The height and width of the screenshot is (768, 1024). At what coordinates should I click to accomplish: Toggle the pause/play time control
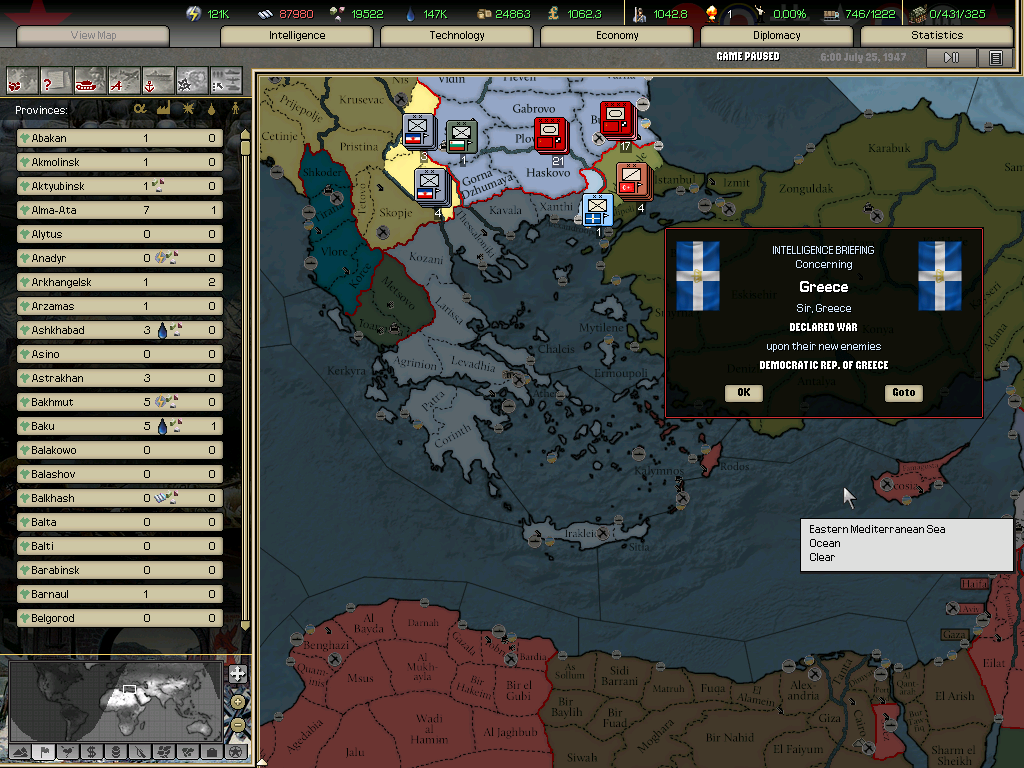951,58
